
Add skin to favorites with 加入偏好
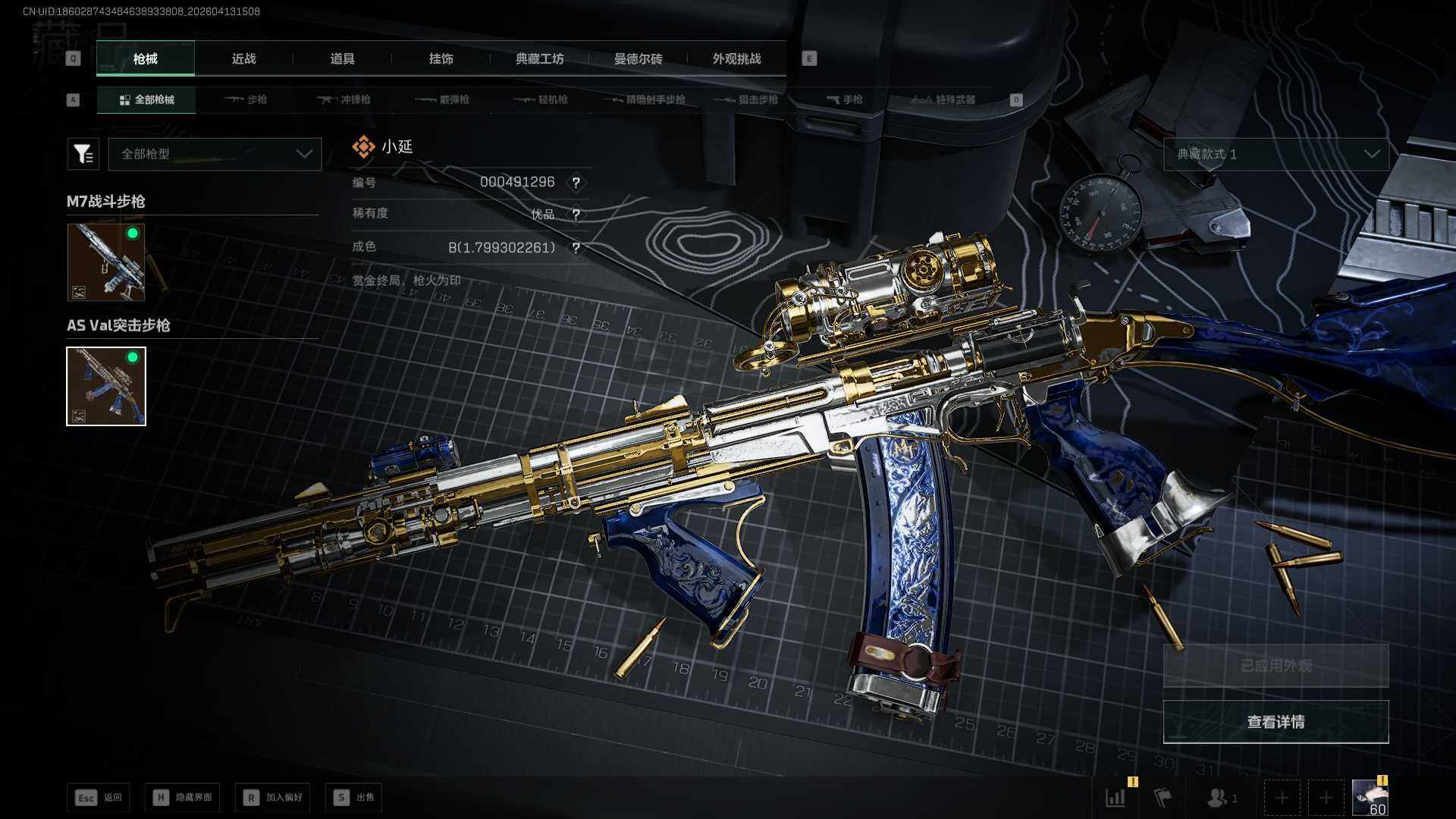click(272, 797)
